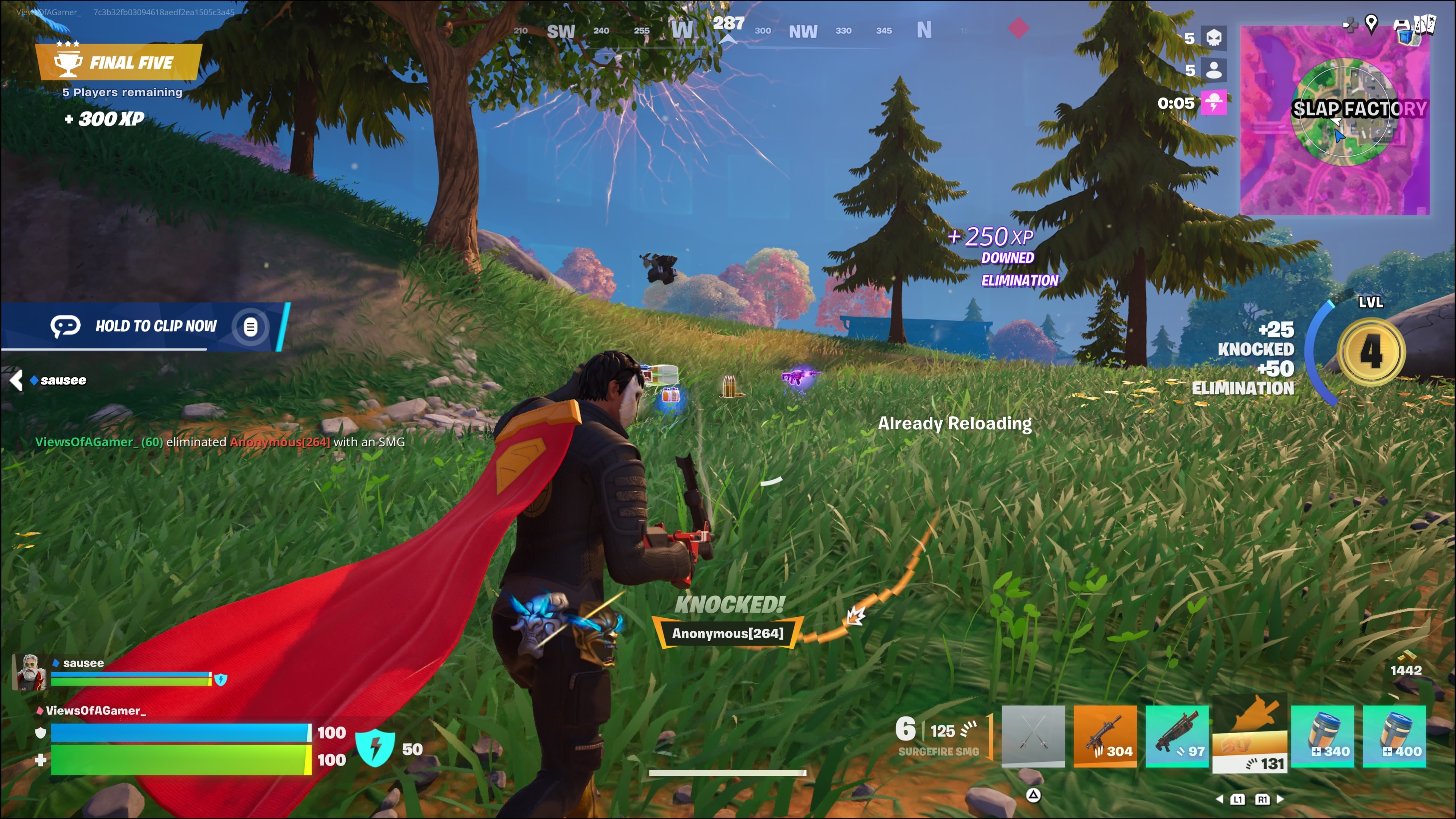Select teammate sausee's portrait
This screenshot has width=1456, height=819.
tap(30, 672)
